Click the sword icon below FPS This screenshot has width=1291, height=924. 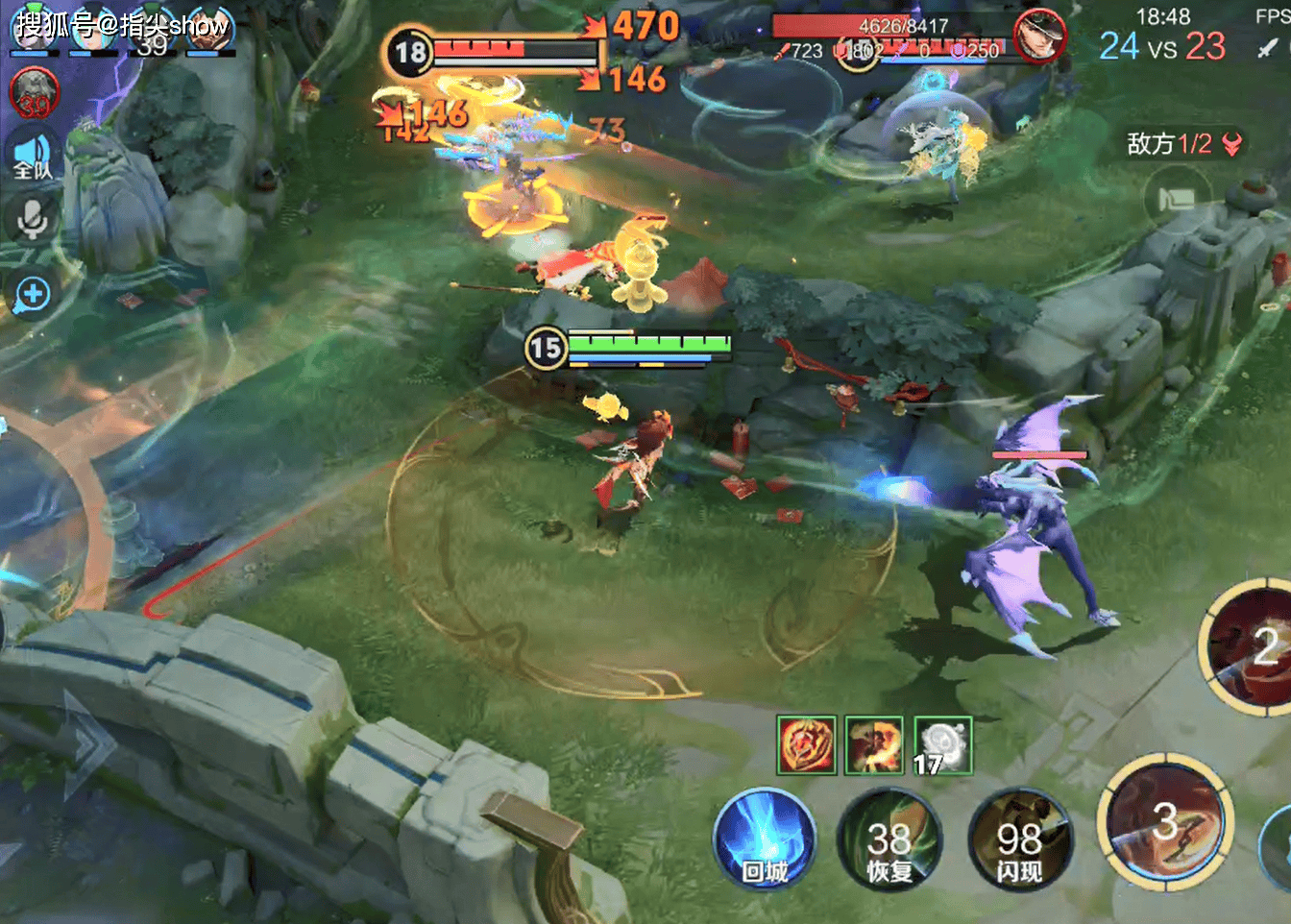click(x=1268, y=48)
